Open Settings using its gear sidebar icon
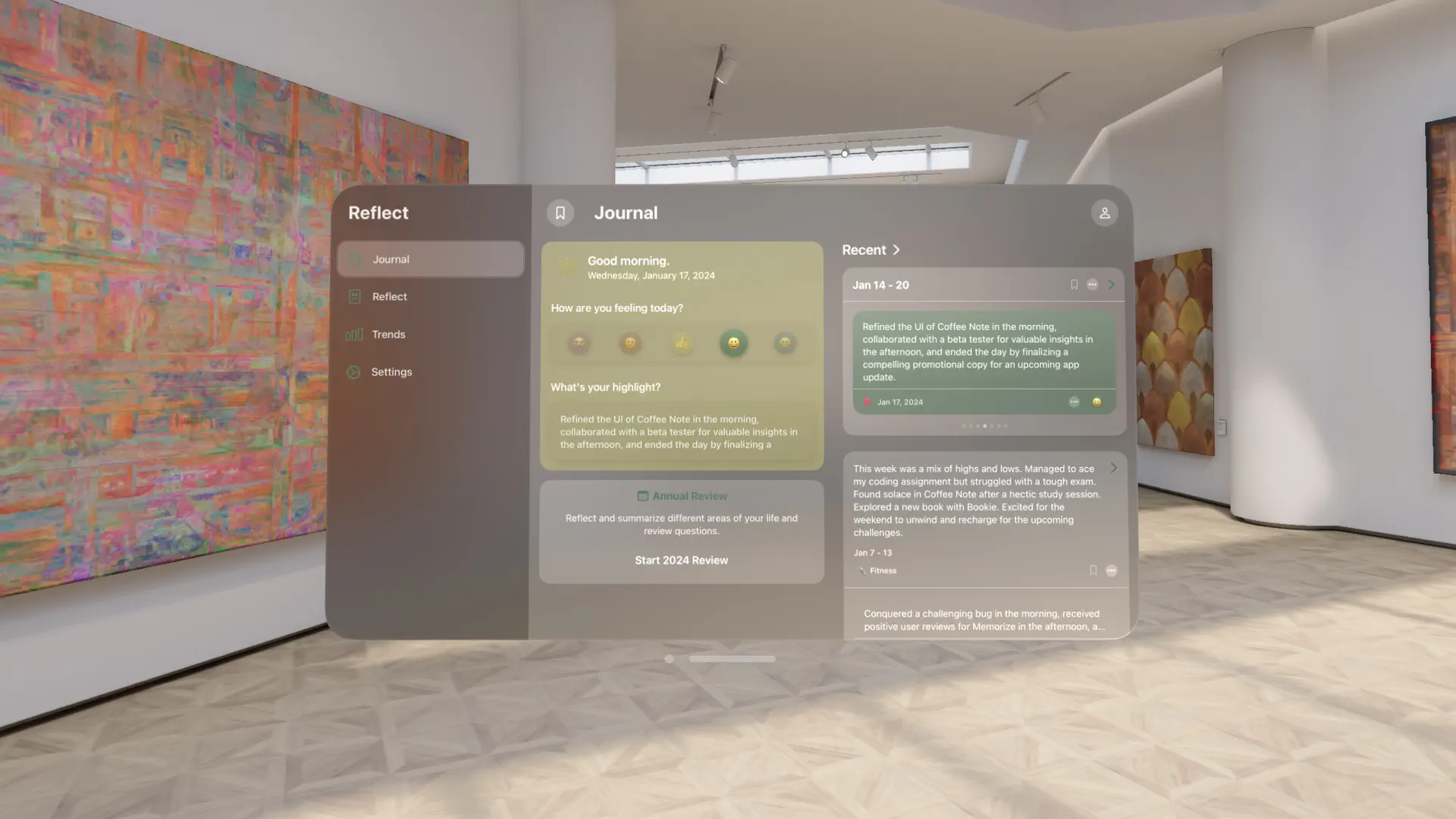Screen dimensions: 1456x819 353,372
